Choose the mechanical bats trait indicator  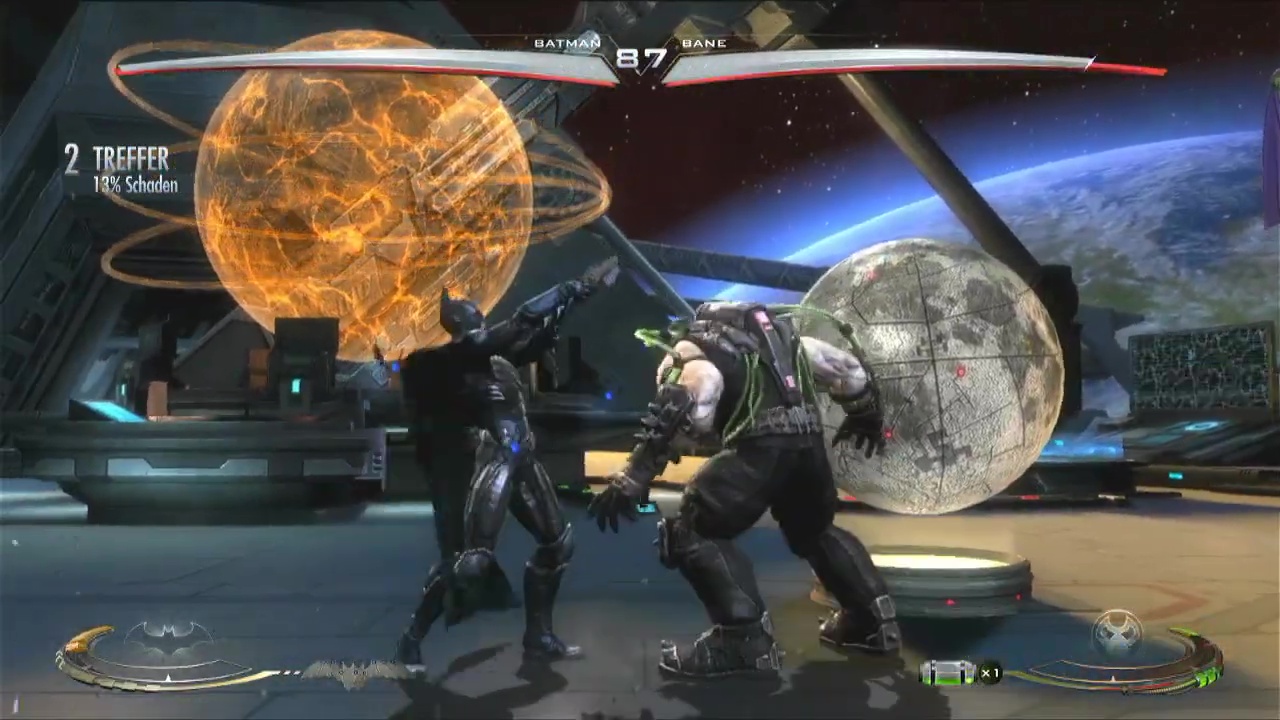point(350,673)
